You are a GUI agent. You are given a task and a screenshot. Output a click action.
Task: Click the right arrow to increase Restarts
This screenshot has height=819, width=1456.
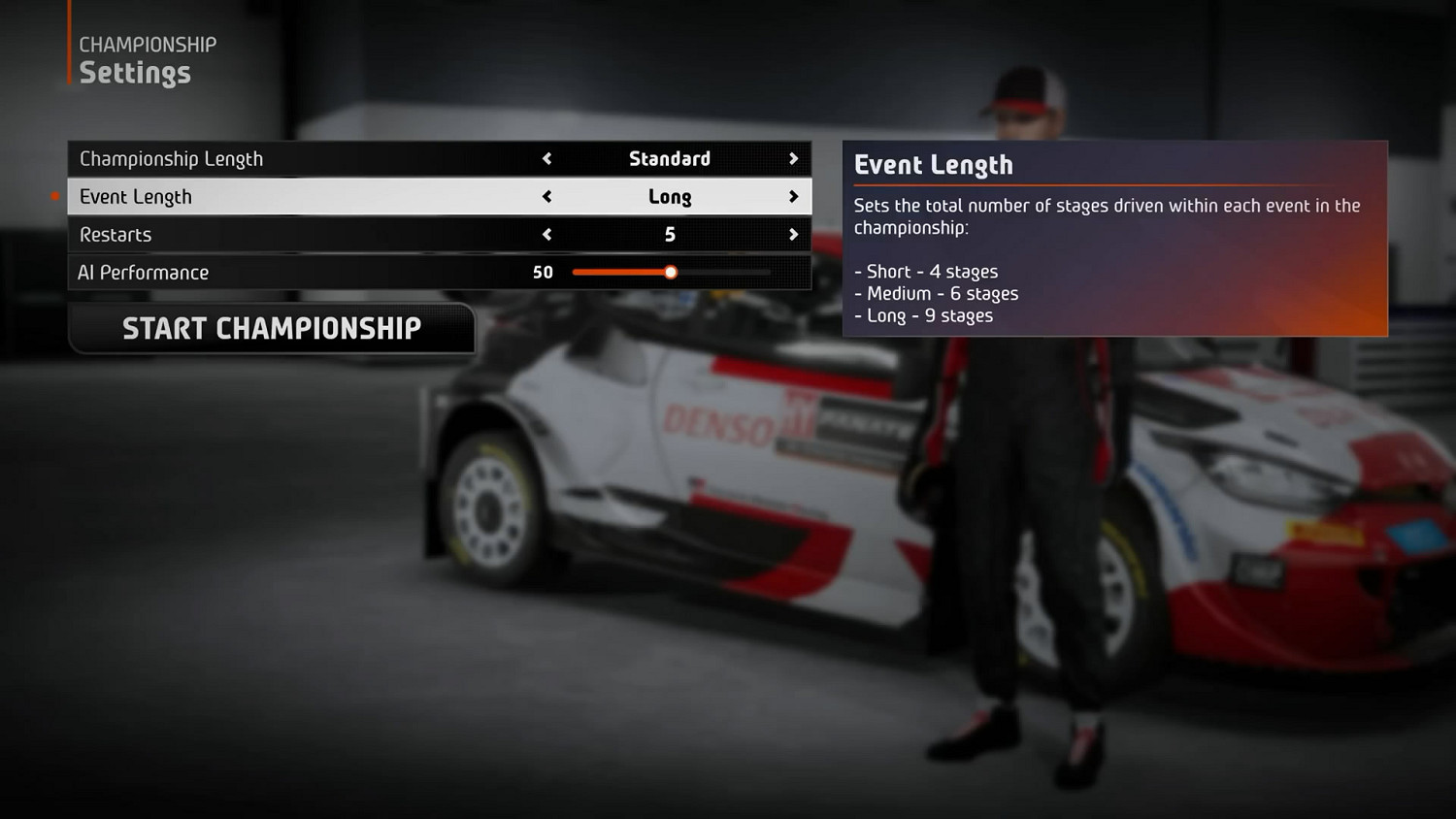coord(793,234)
